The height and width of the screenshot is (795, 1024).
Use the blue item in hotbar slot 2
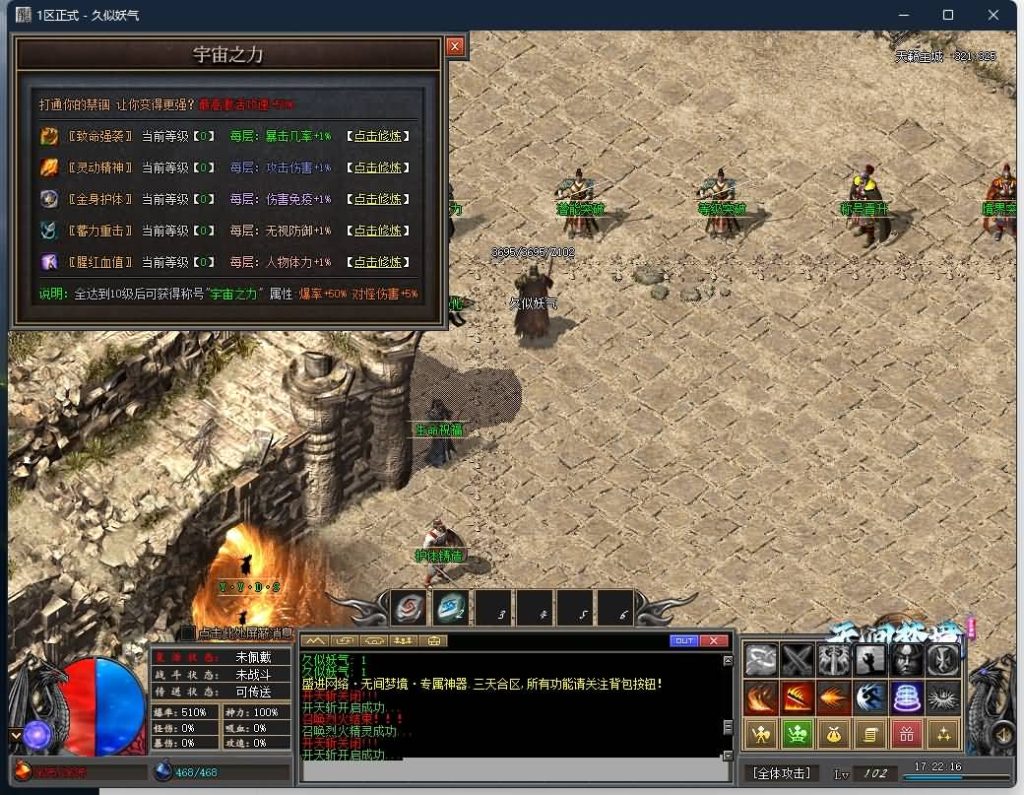(452, 607)
